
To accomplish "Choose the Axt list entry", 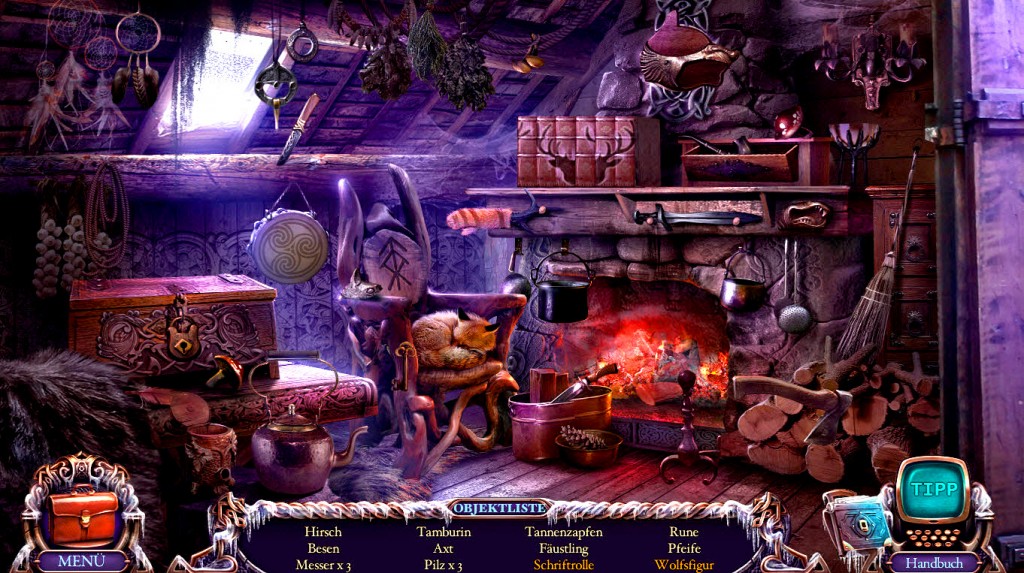I will pos(443,548).
